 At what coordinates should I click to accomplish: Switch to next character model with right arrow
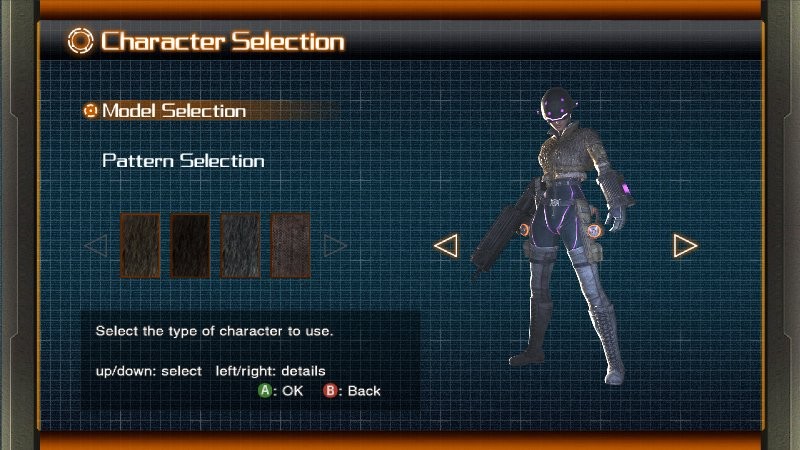(685, 245)
